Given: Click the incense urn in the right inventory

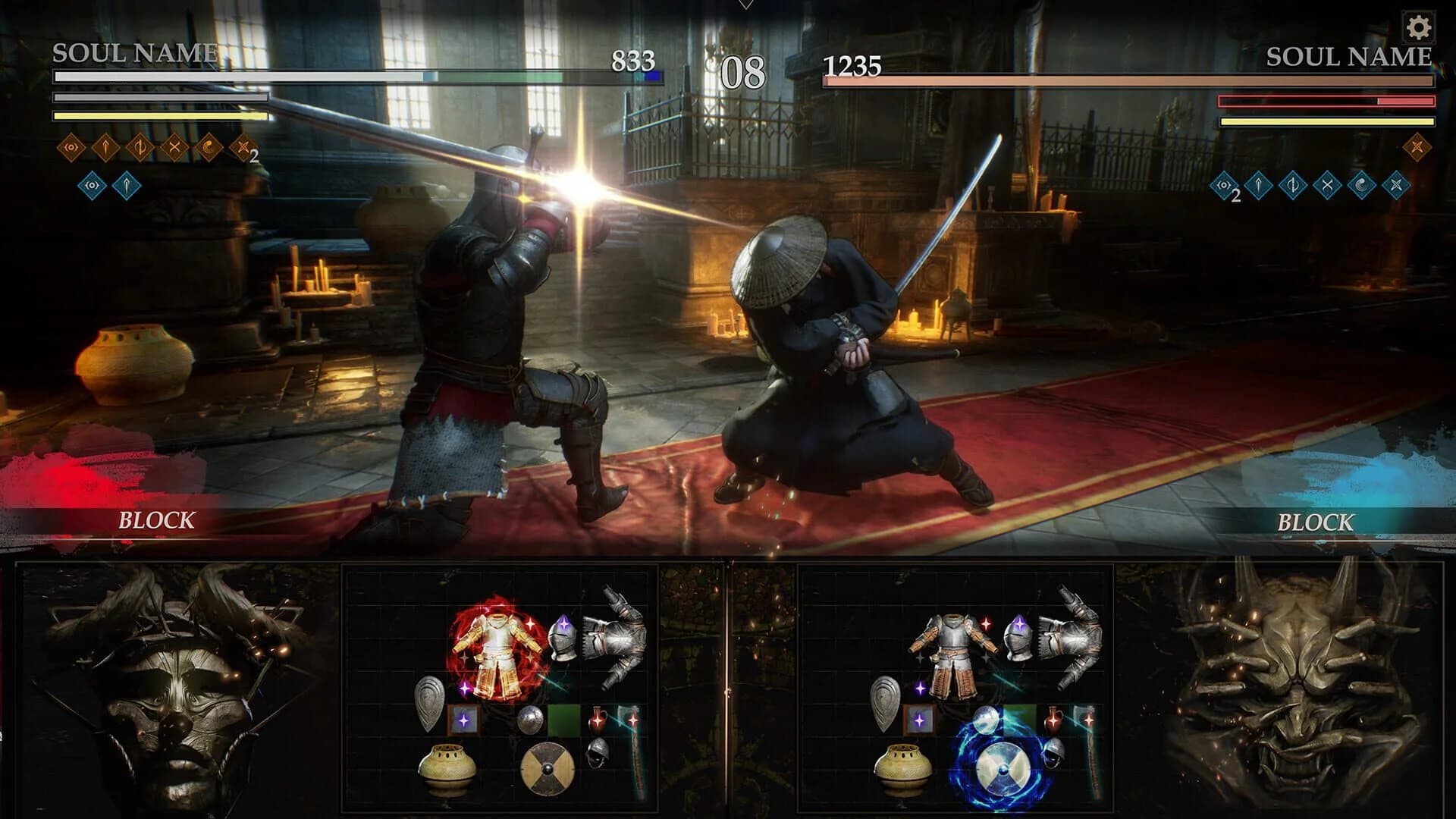Looking at the screenshot, I should [x=906, y=767].
